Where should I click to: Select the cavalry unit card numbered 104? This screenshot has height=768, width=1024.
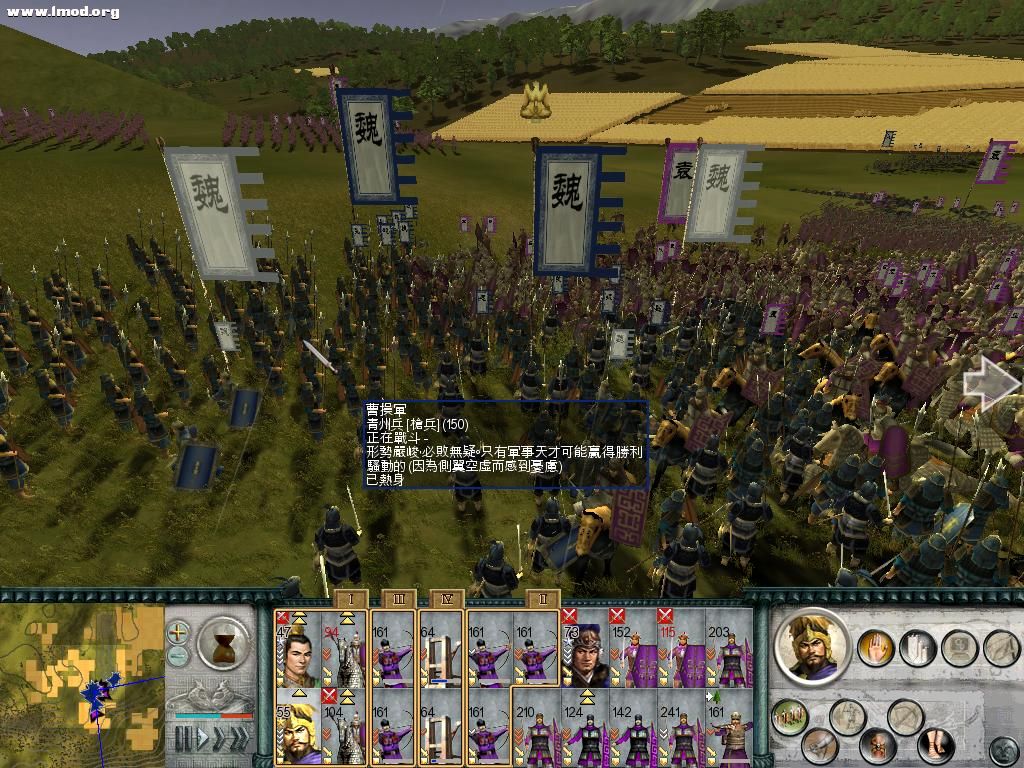tap(343, 726)
